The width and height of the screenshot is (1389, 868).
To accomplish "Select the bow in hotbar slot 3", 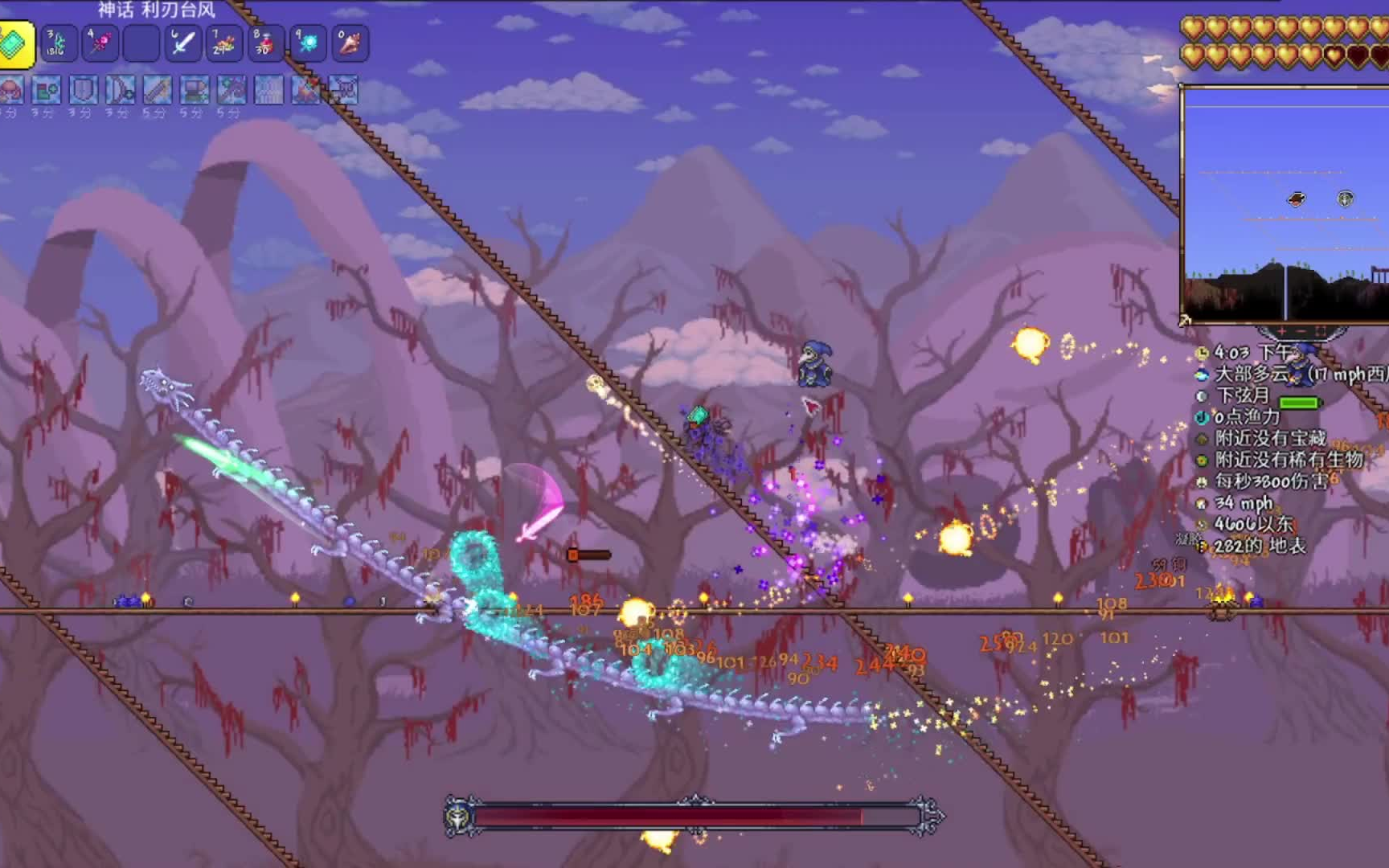I will 58,43.
